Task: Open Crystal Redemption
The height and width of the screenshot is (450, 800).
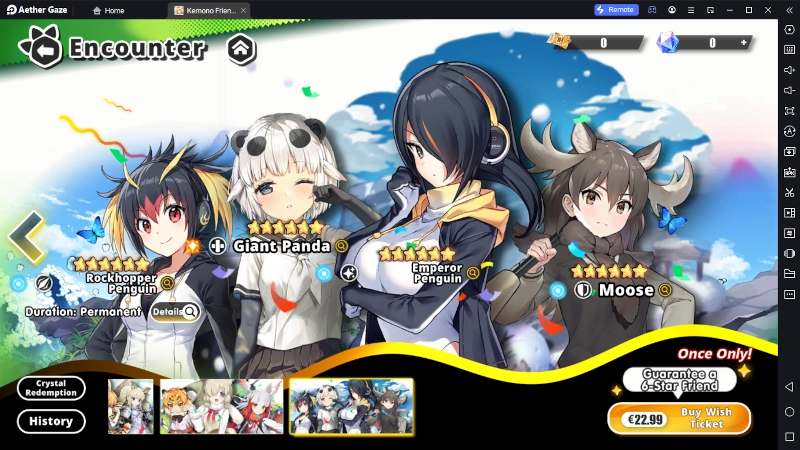Action: [x=51, y=388]
